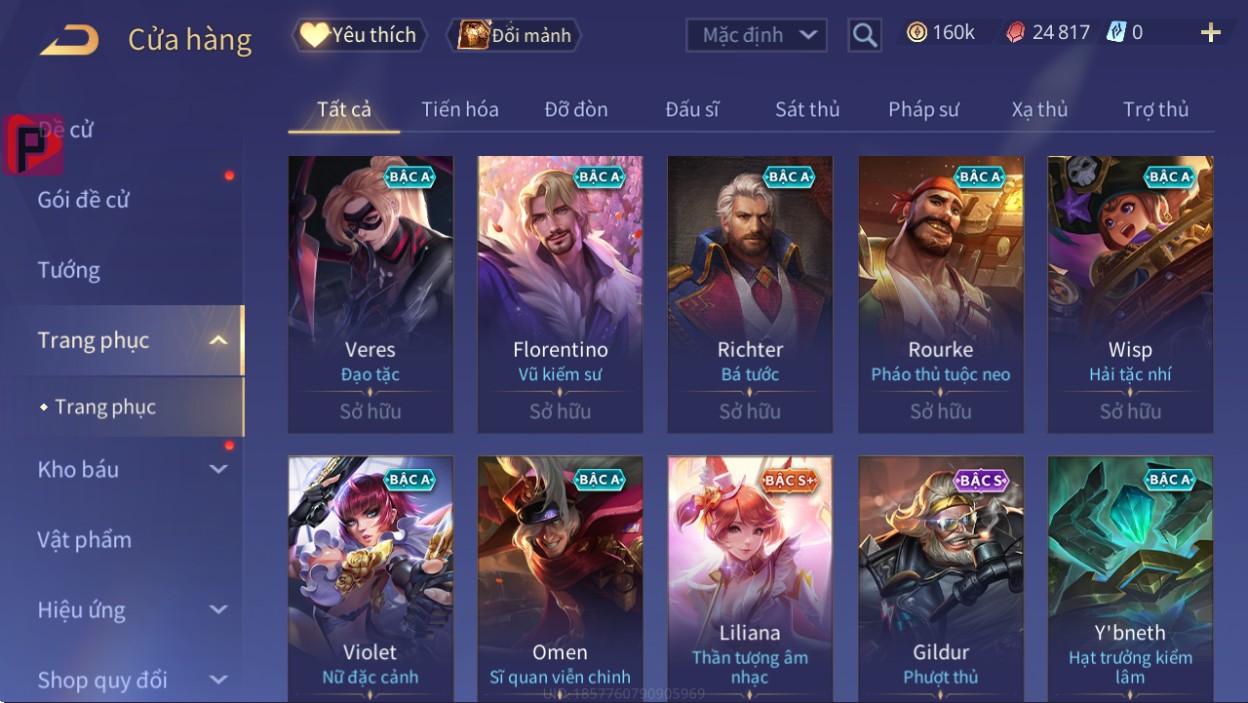Viewport: 1248px width, 703px height.
Task: Pick the Wisp Hải tặc nhí card
Action: click(x=1130, y=294)
